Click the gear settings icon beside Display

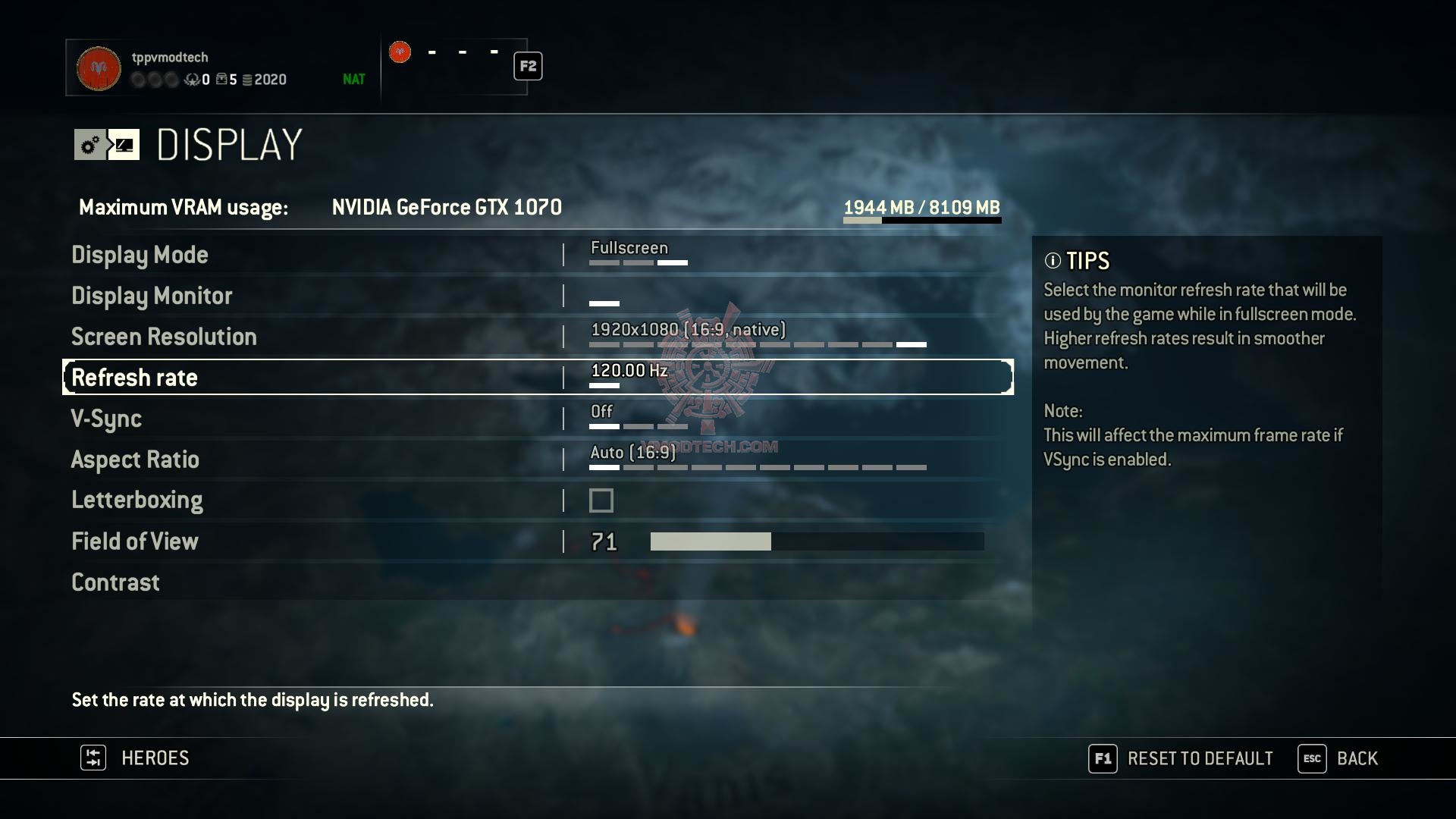tap(89, 145)
